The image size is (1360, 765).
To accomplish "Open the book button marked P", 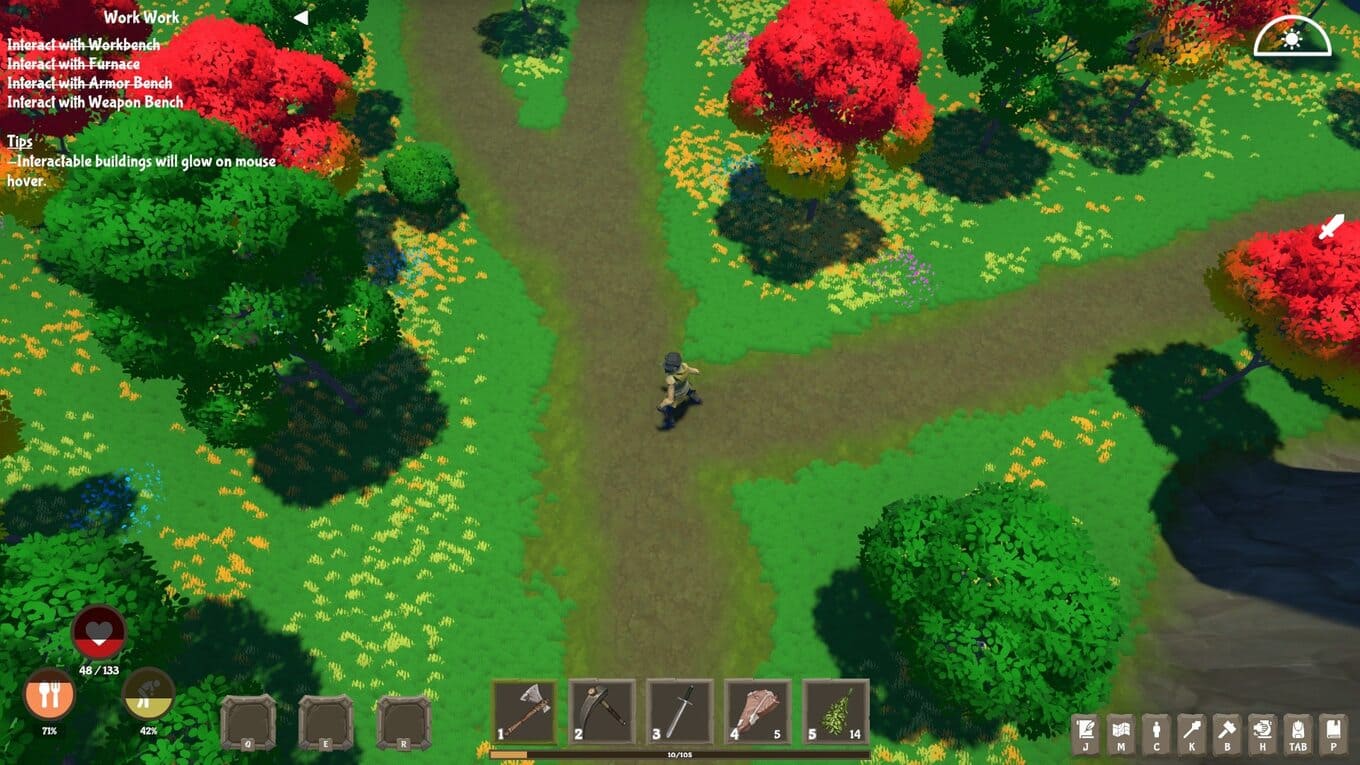I will tap(1332, 733).
